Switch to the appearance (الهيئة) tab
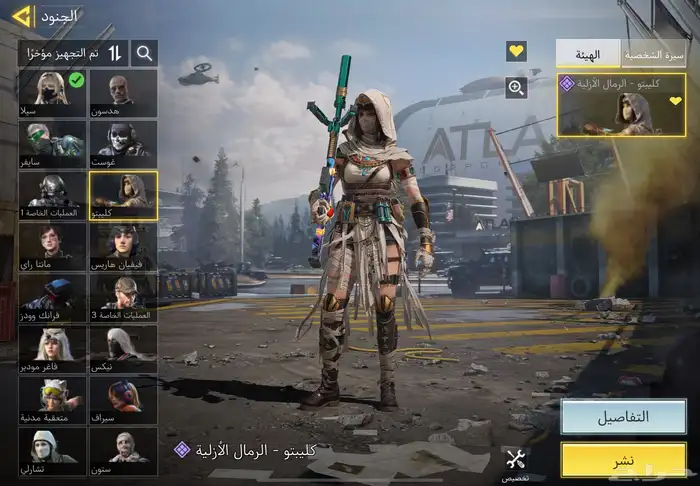 (588, 54)
